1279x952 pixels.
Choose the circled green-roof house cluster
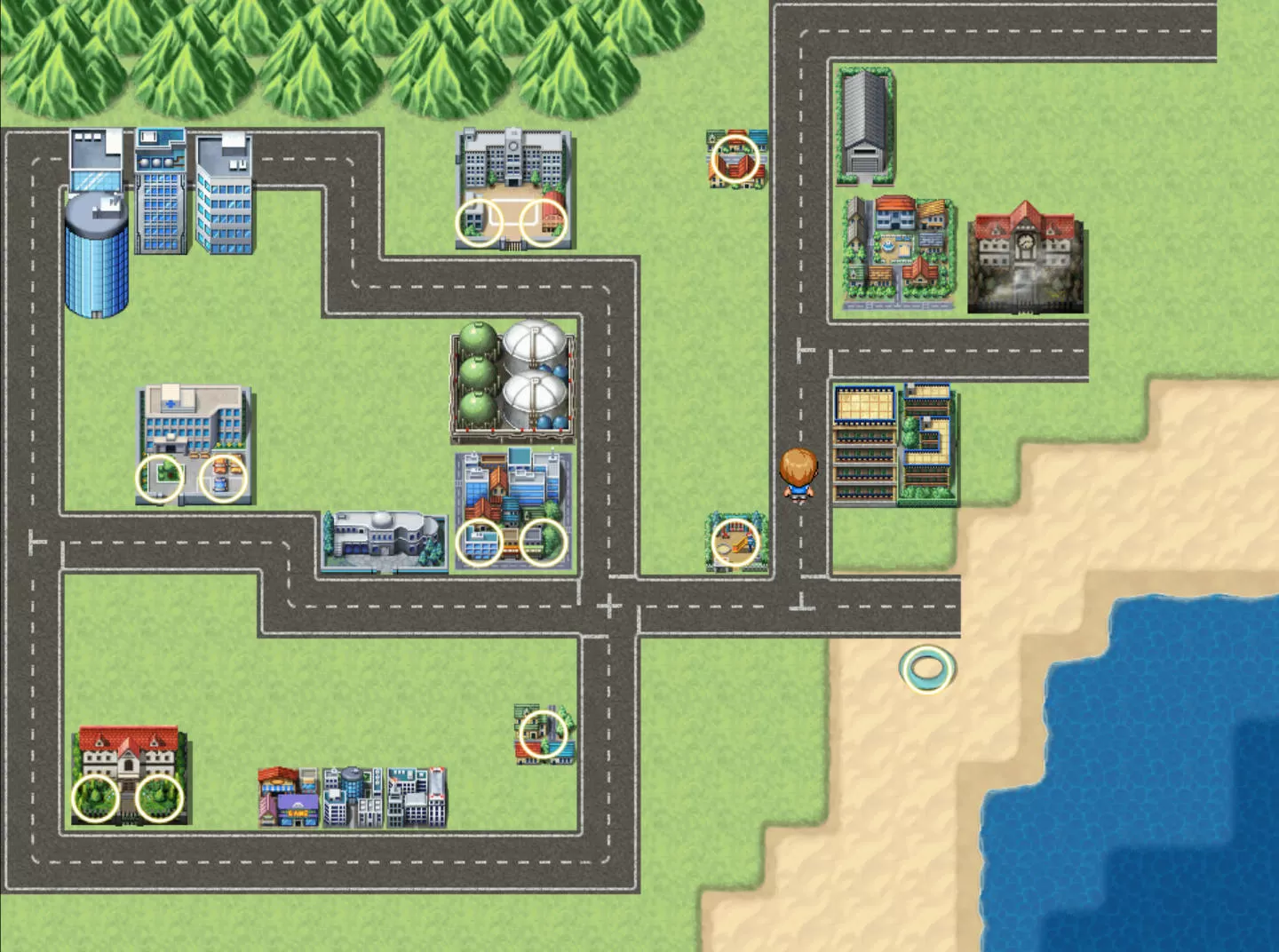[x=543, y=734]
